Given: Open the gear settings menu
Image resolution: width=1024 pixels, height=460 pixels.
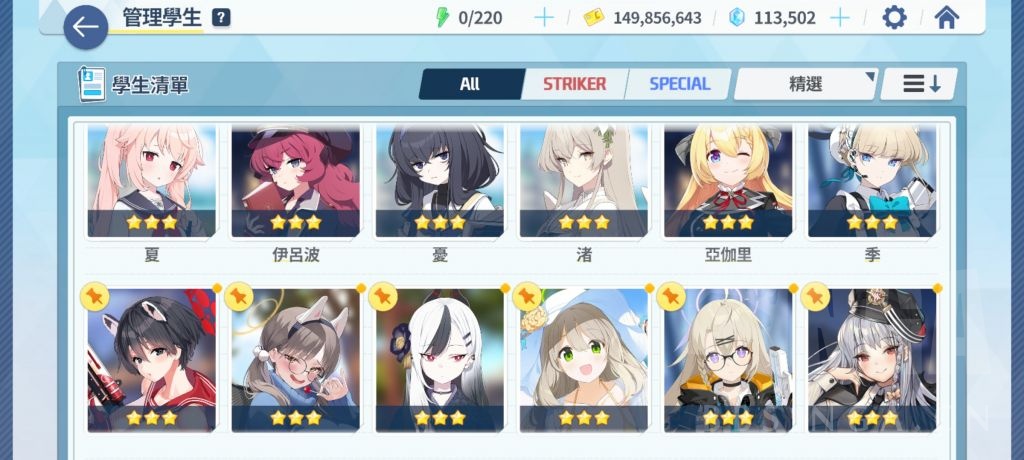Looking at the screenshot, I should [x=893, y=17].
